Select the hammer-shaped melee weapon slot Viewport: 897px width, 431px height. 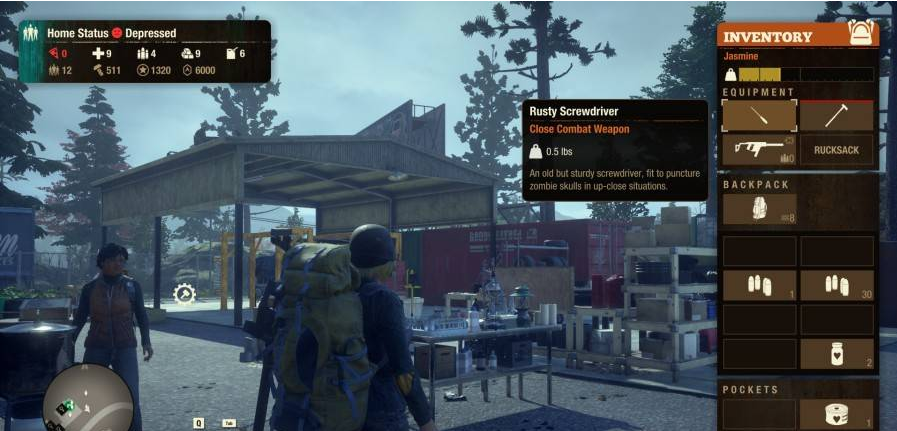coord(836,116)
